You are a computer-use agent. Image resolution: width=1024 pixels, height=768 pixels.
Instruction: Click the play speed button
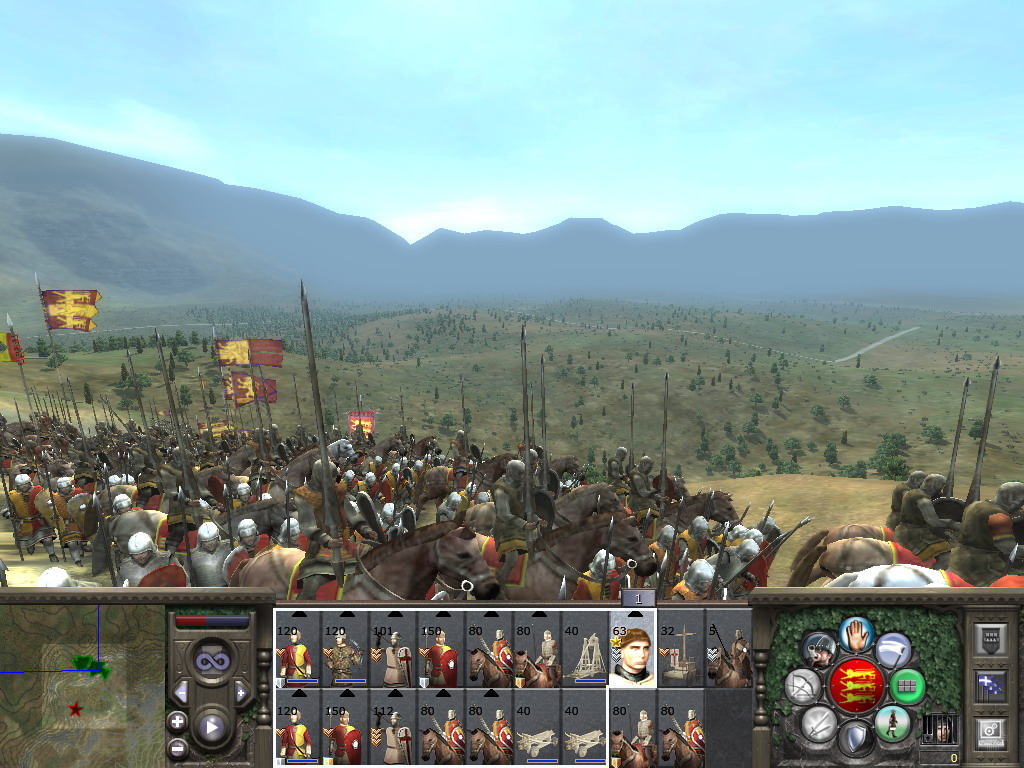[212, 727]
